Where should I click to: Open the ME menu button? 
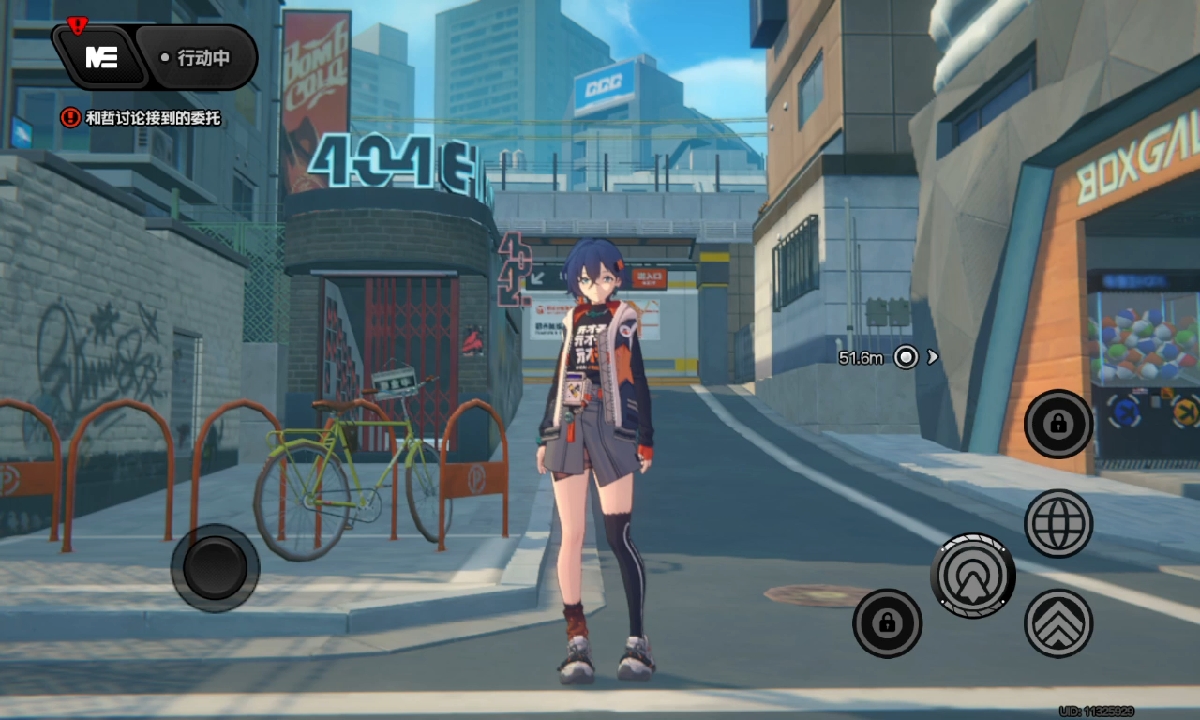pos(101,57)
